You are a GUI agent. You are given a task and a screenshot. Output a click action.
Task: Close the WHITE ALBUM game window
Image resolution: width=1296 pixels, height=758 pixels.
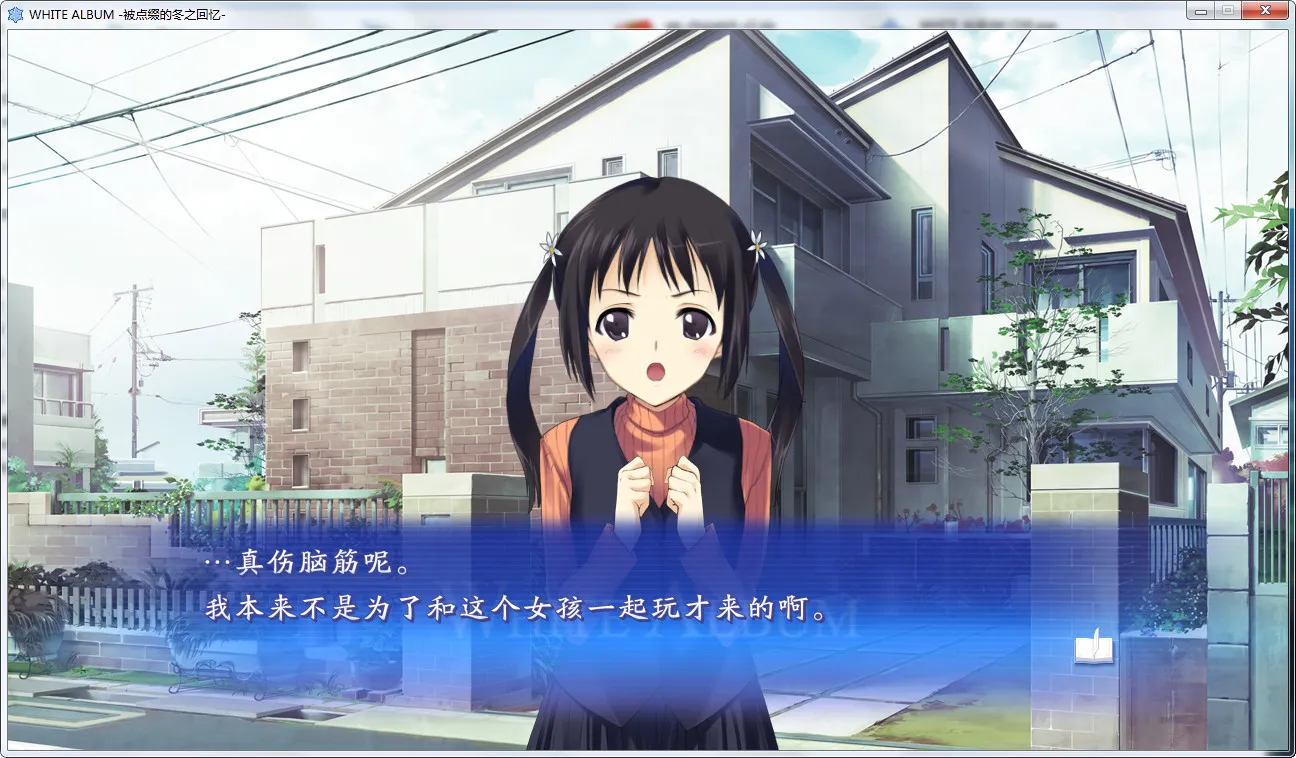click(x=1264, y=9)
